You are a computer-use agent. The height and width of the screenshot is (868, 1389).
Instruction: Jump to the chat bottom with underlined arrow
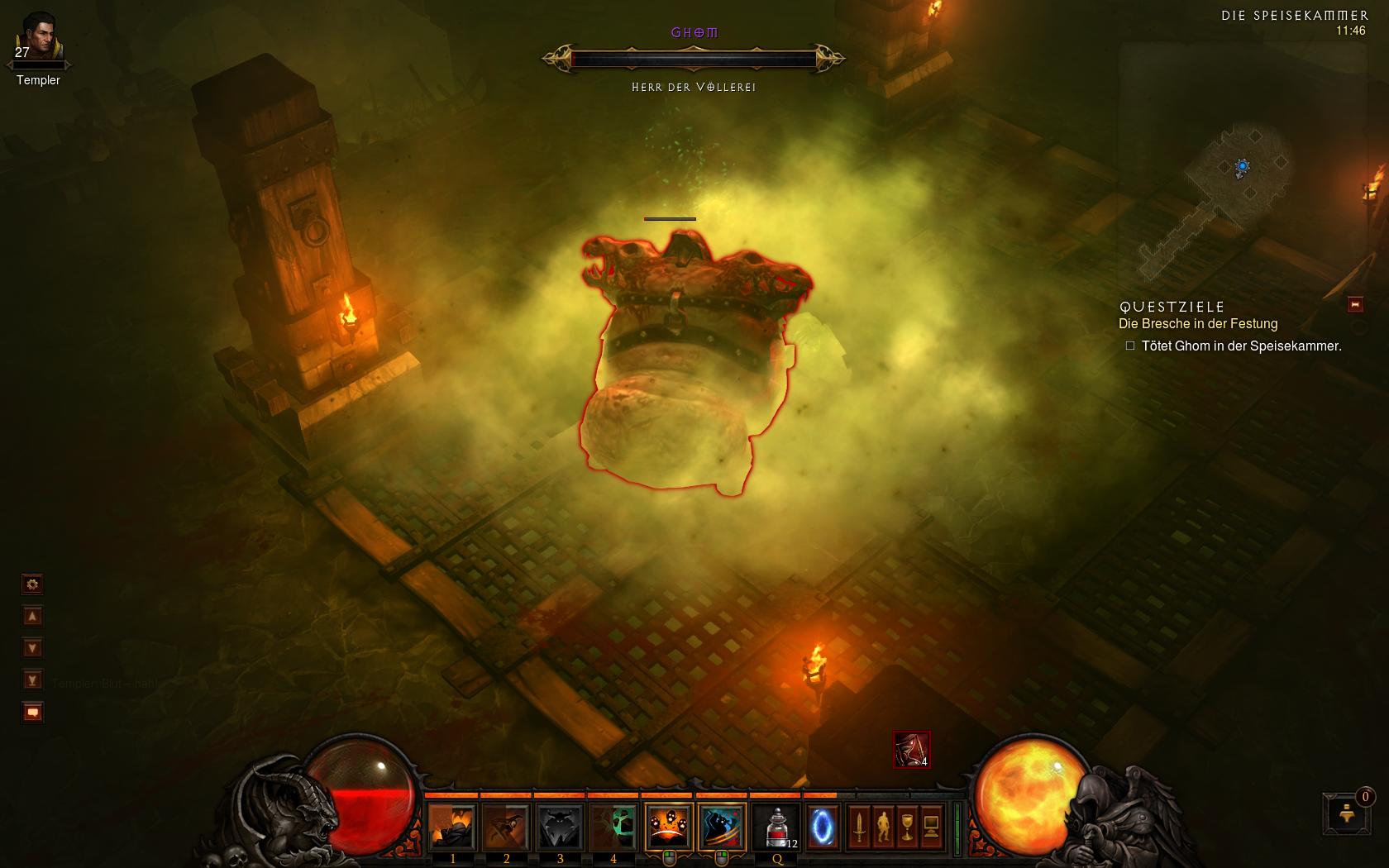pyautogui.click(x=32, y=680)
